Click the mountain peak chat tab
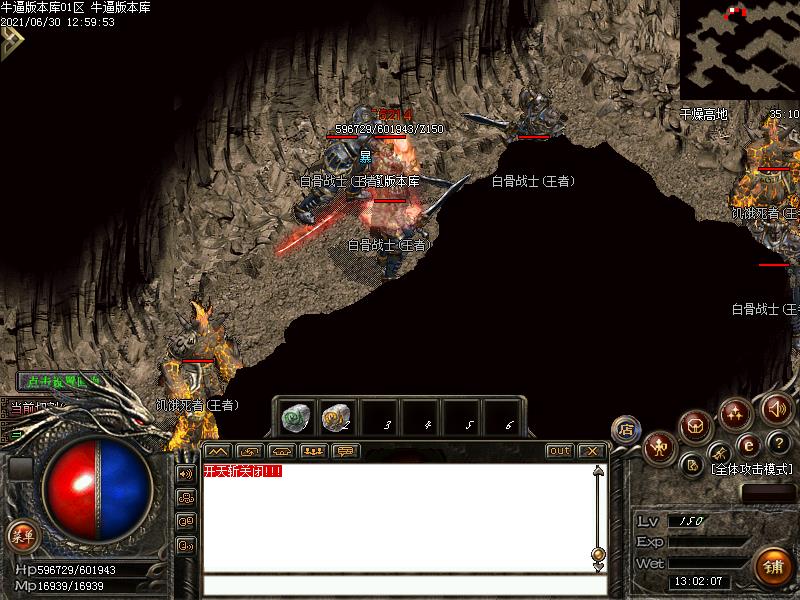 coord(217,451)
